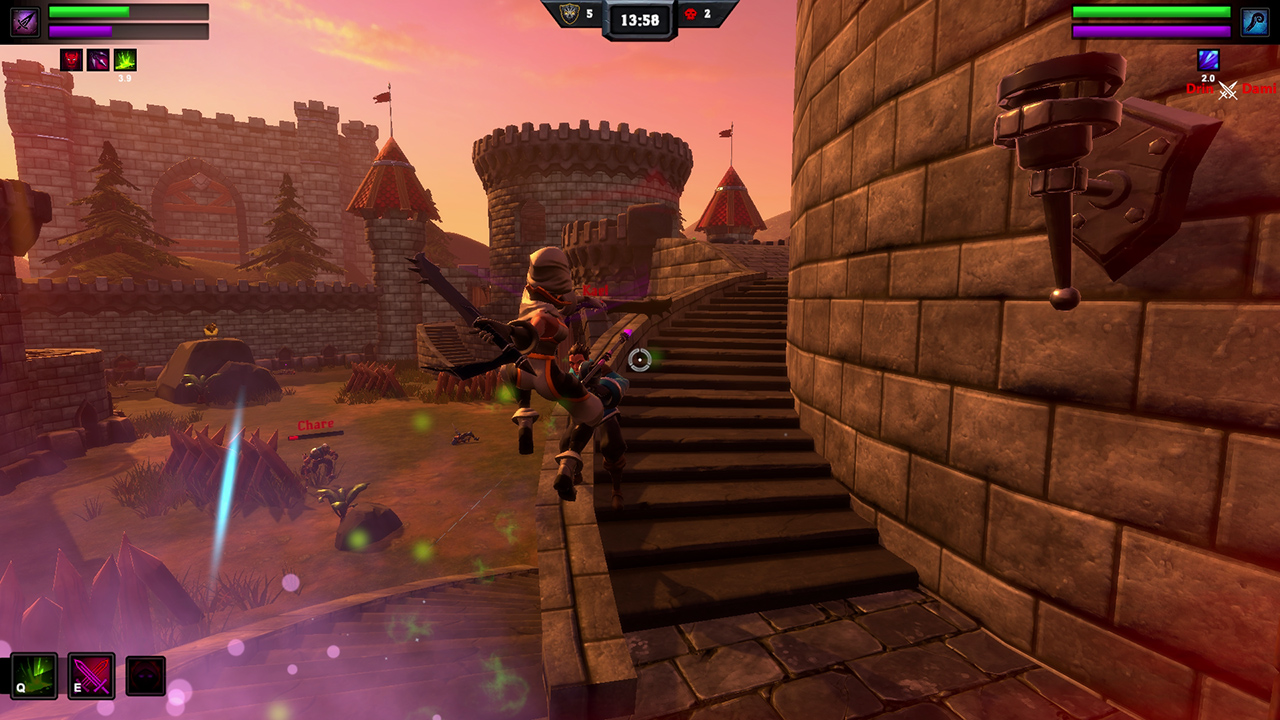
Task: Click the blue team shield score emblem
Action: click(x=568, y=14)
